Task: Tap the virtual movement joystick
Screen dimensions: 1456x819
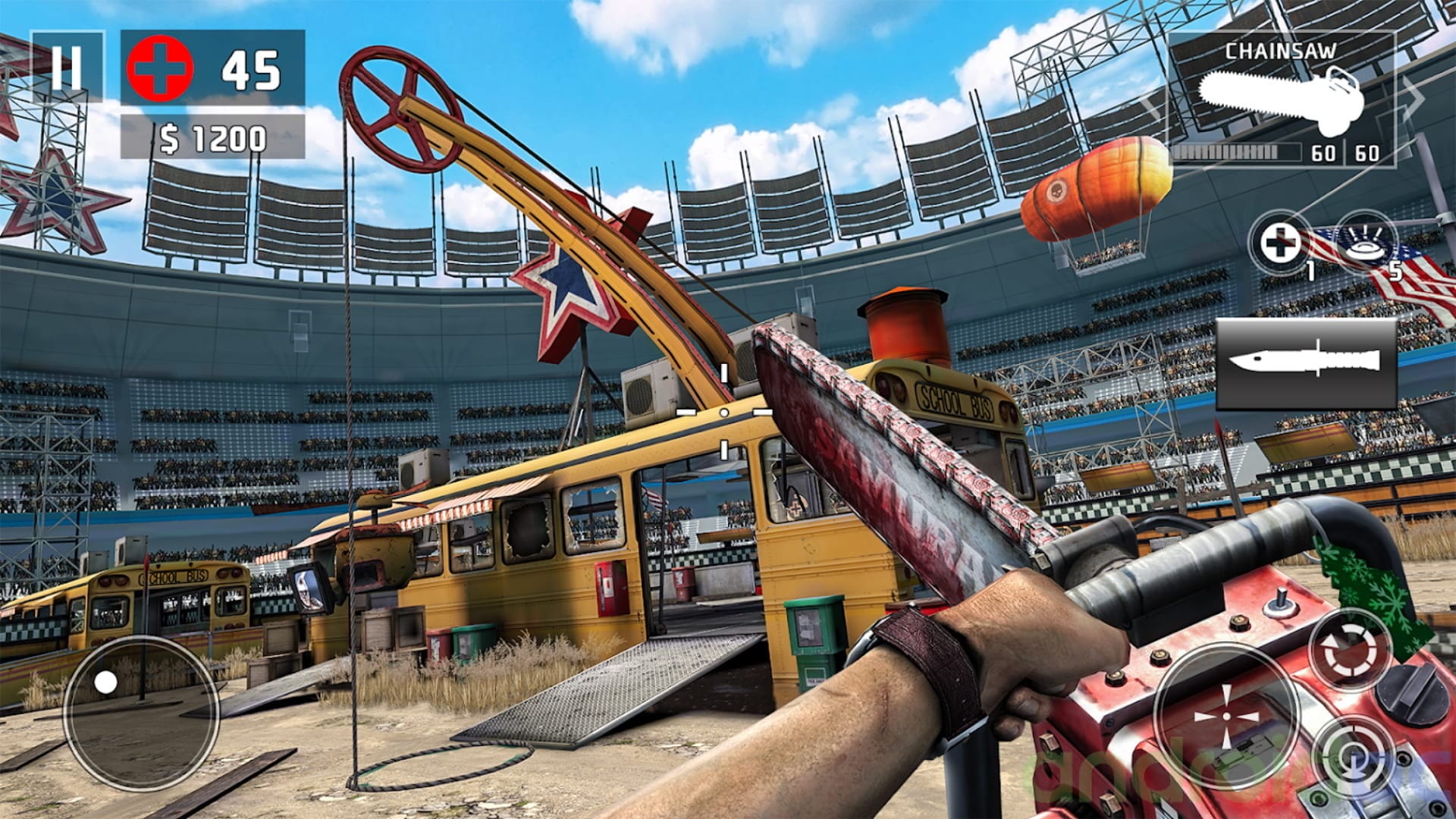Action: pyautogui.click(x=141, y=713)
